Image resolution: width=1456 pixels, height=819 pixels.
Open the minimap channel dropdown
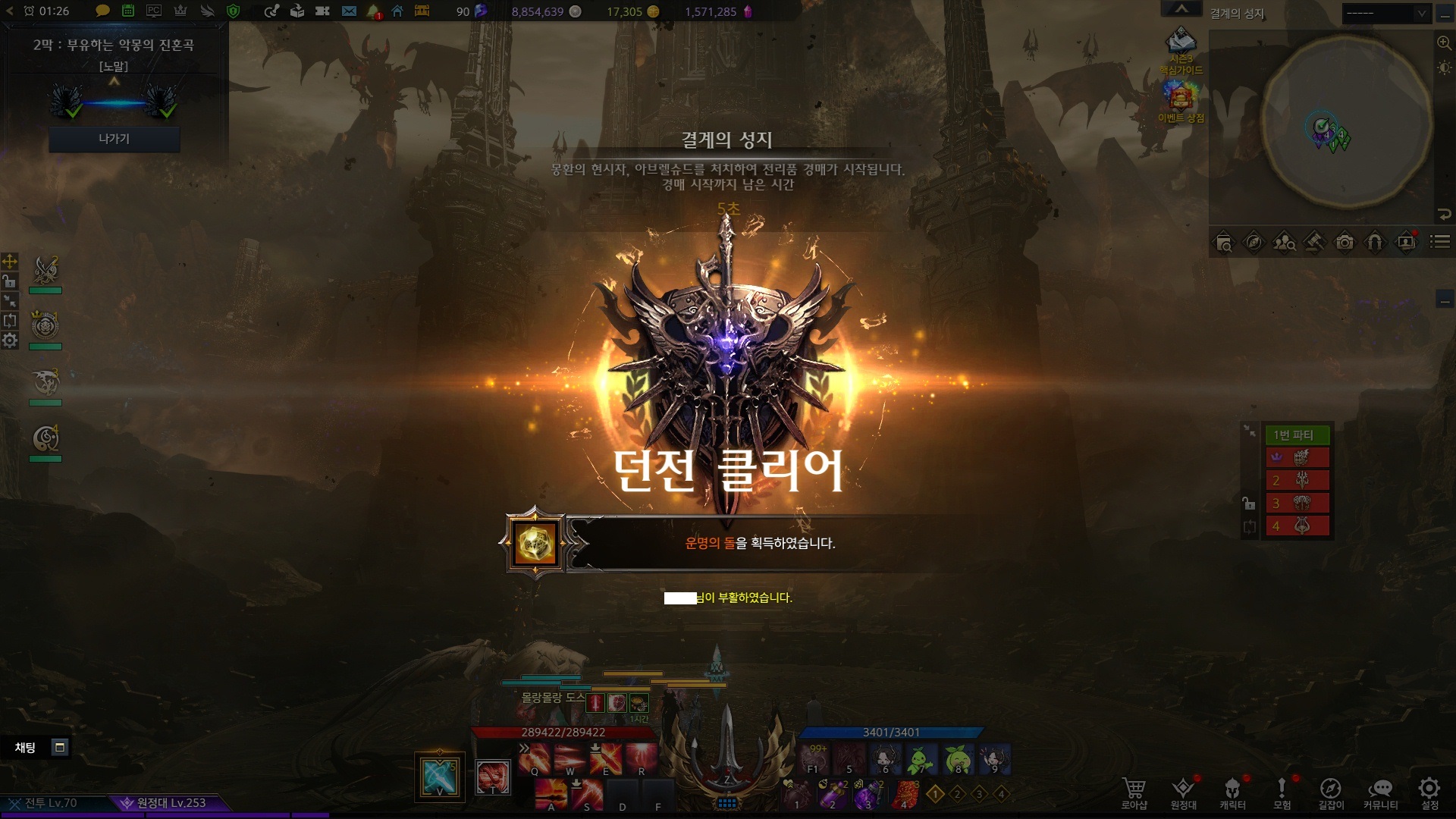1385,13
